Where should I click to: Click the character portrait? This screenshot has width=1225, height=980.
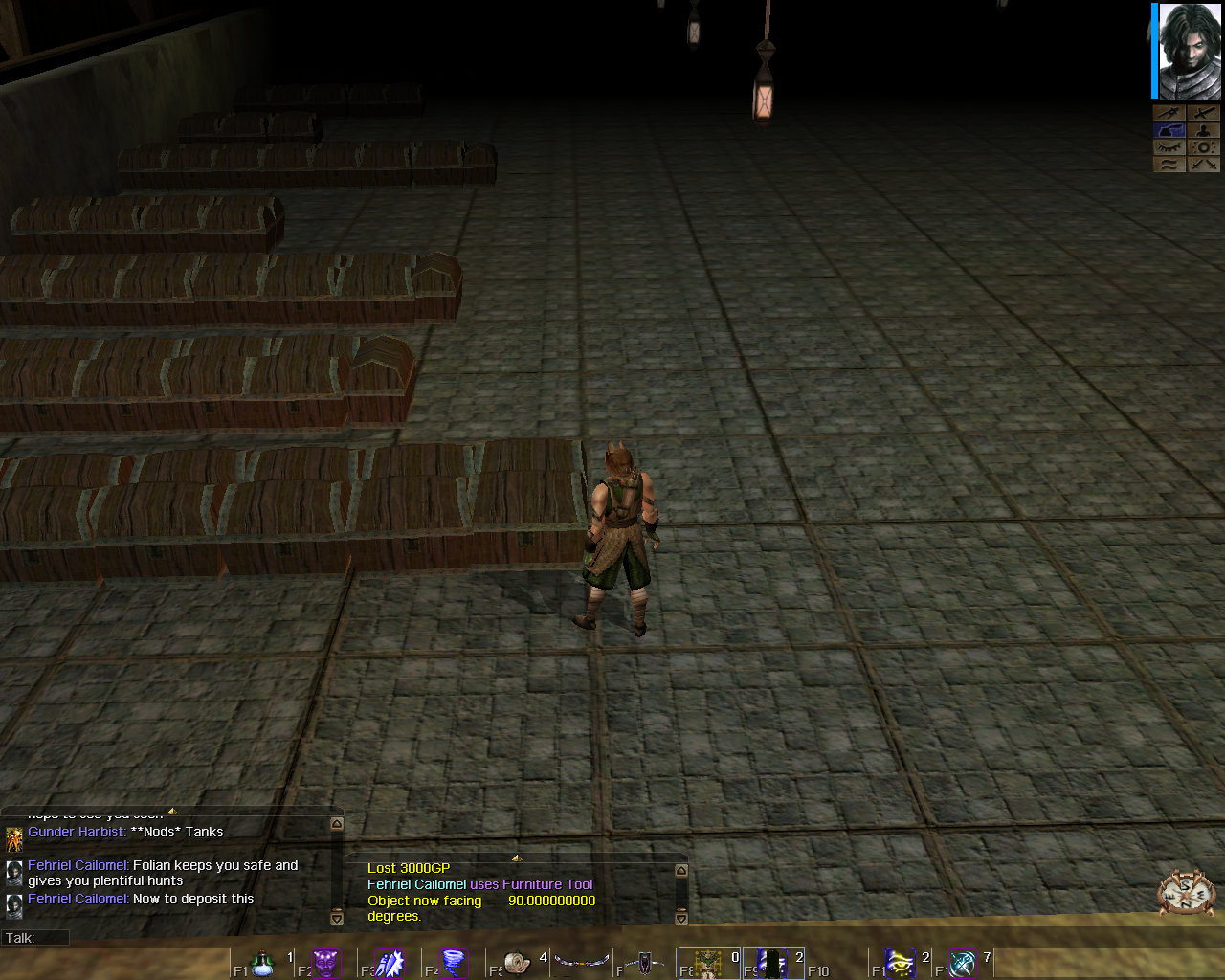pos(1190,51)
